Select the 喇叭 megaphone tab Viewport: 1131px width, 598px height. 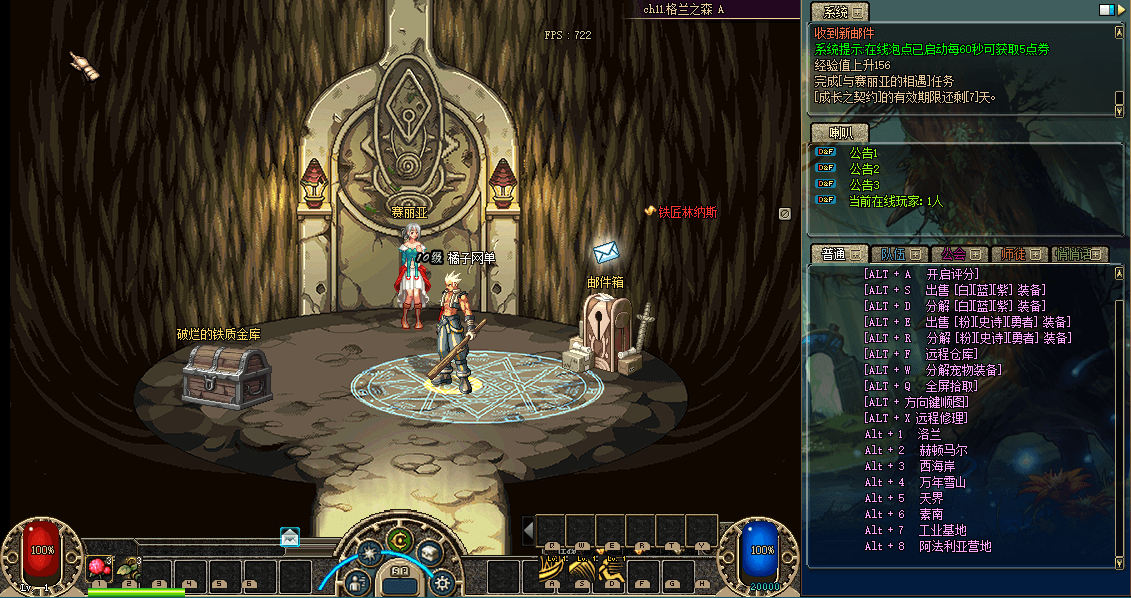(x=840, y=133)
